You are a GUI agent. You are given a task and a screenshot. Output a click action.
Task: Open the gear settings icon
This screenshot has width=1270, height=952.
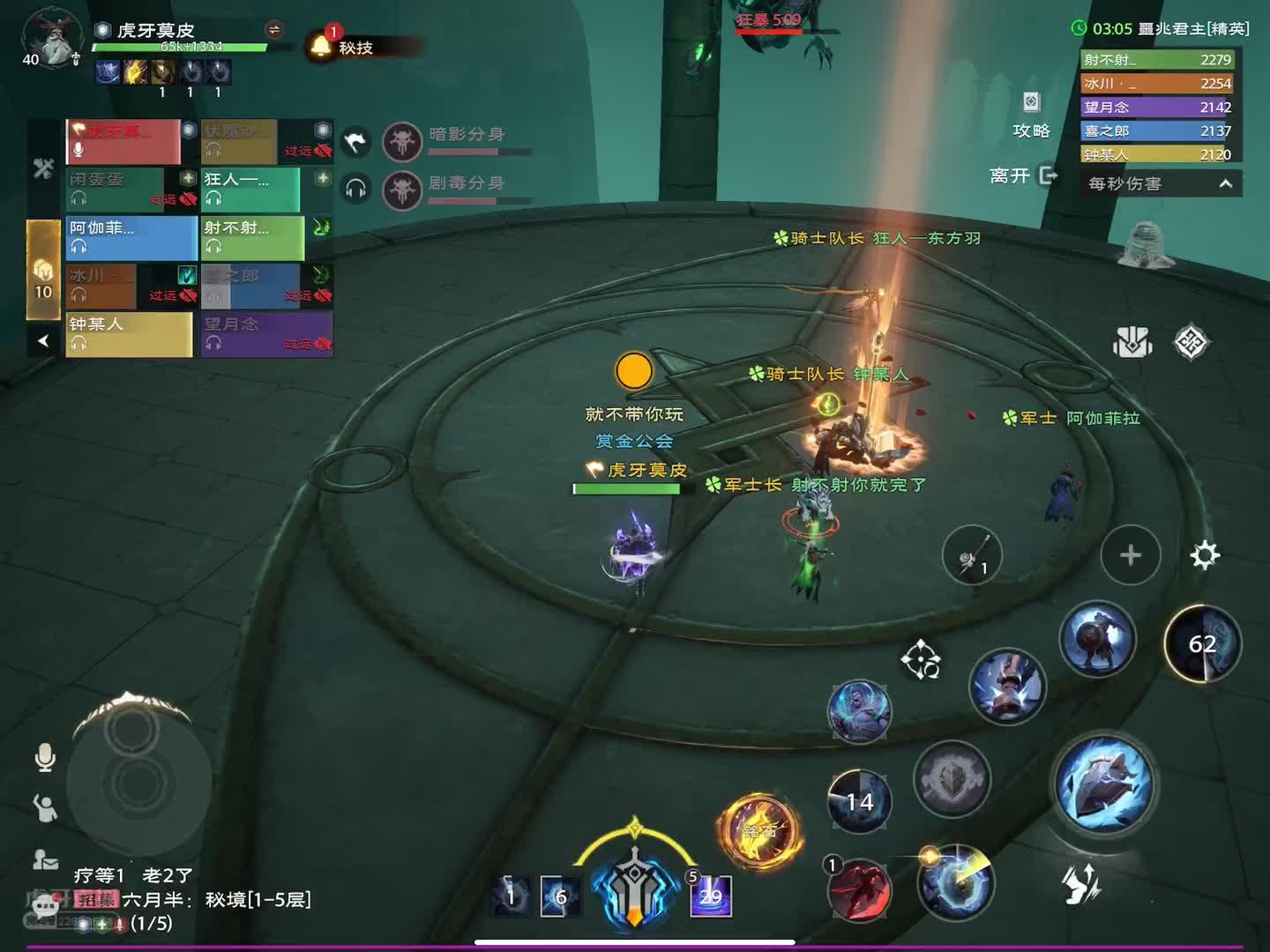point(1205,555)
